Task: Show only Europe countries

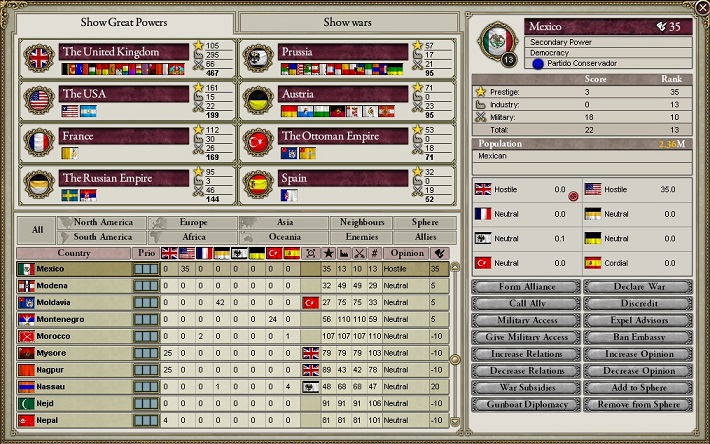Action: [x=193, y=222]
